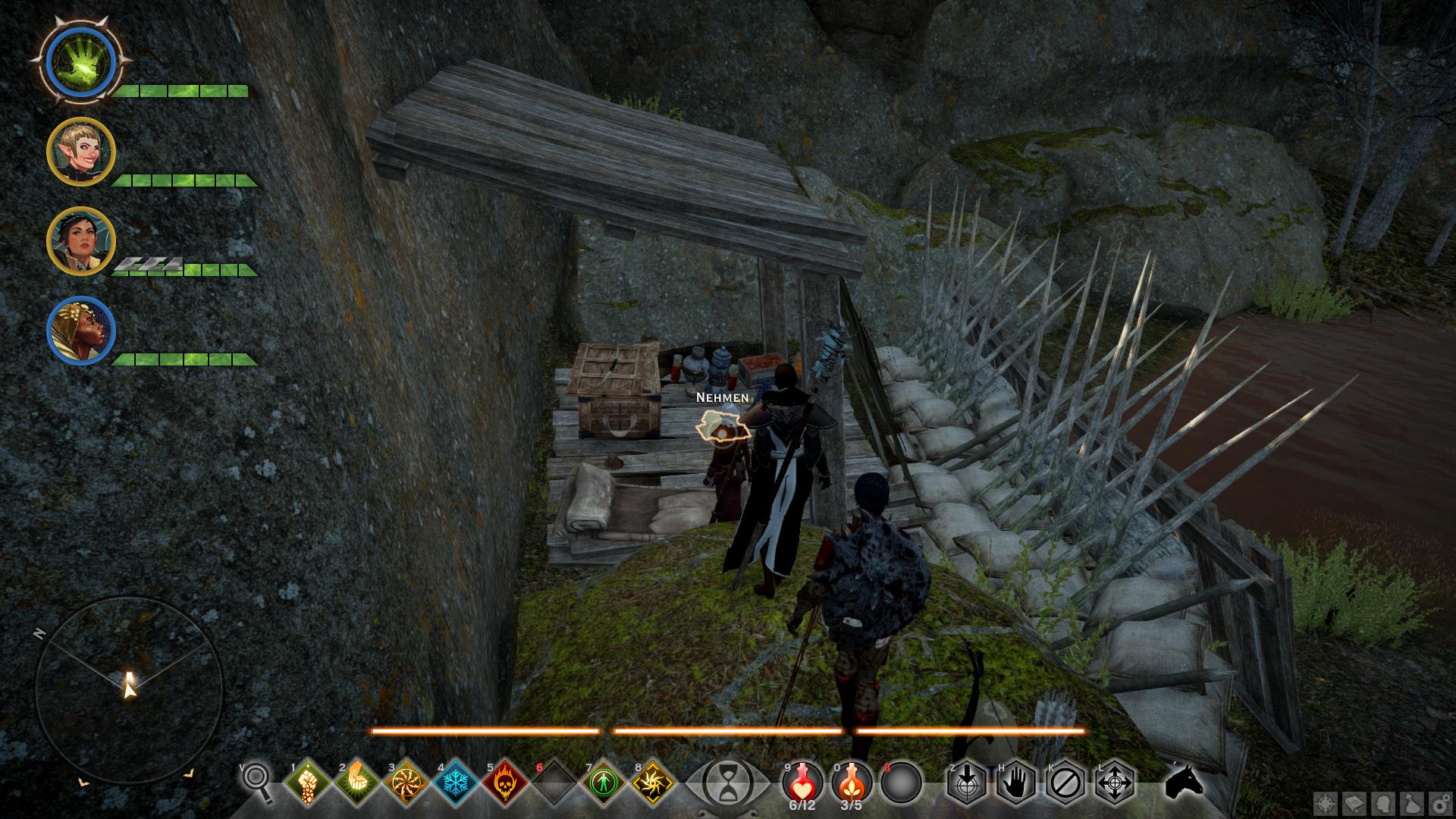The image size is (1456, 819).
Task: Activate the flexed arm ability
Action: click(356, 782)
